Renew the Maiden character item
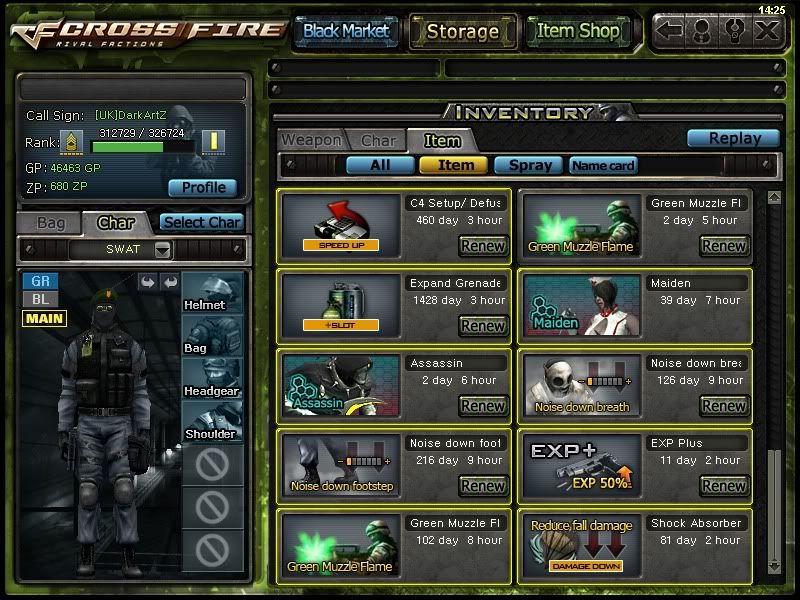 pos(724,325)
